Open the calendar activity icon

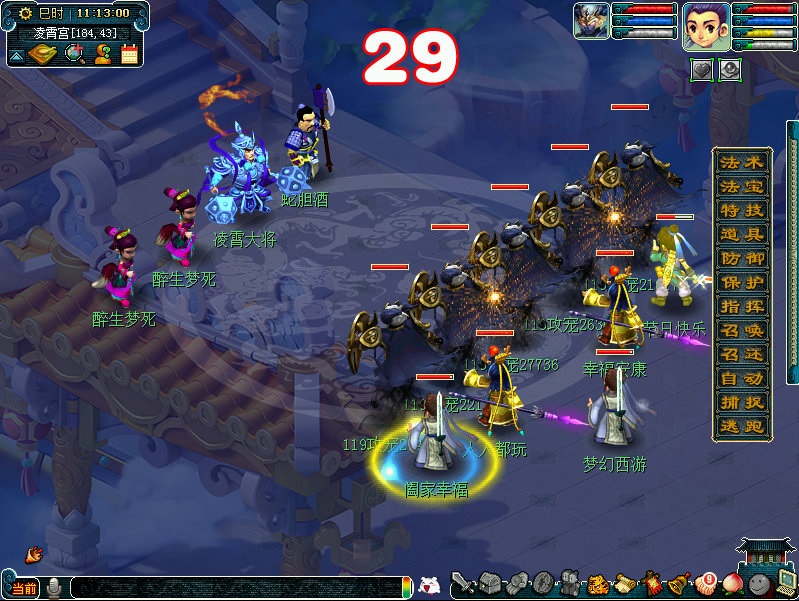click(x=129, y=54)
